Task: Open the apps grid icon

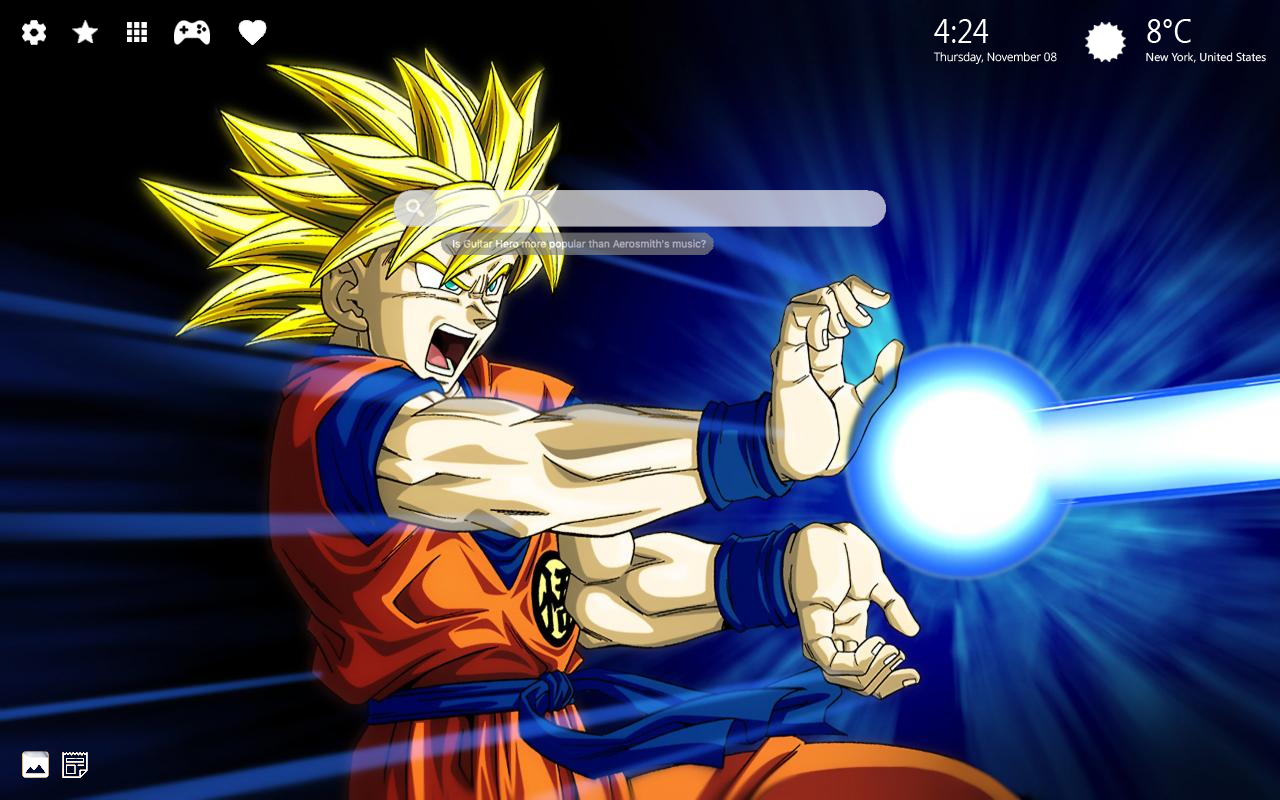Action: point(136,32)
